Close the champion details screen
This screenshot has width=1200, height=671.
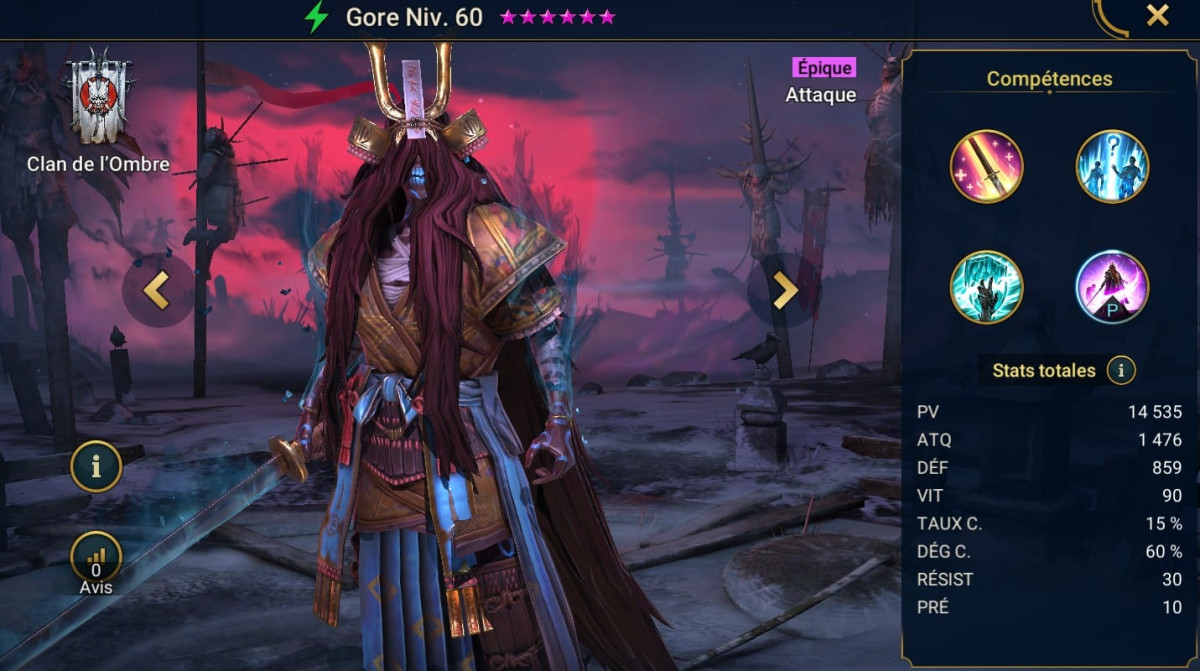tap(1157, 16)
